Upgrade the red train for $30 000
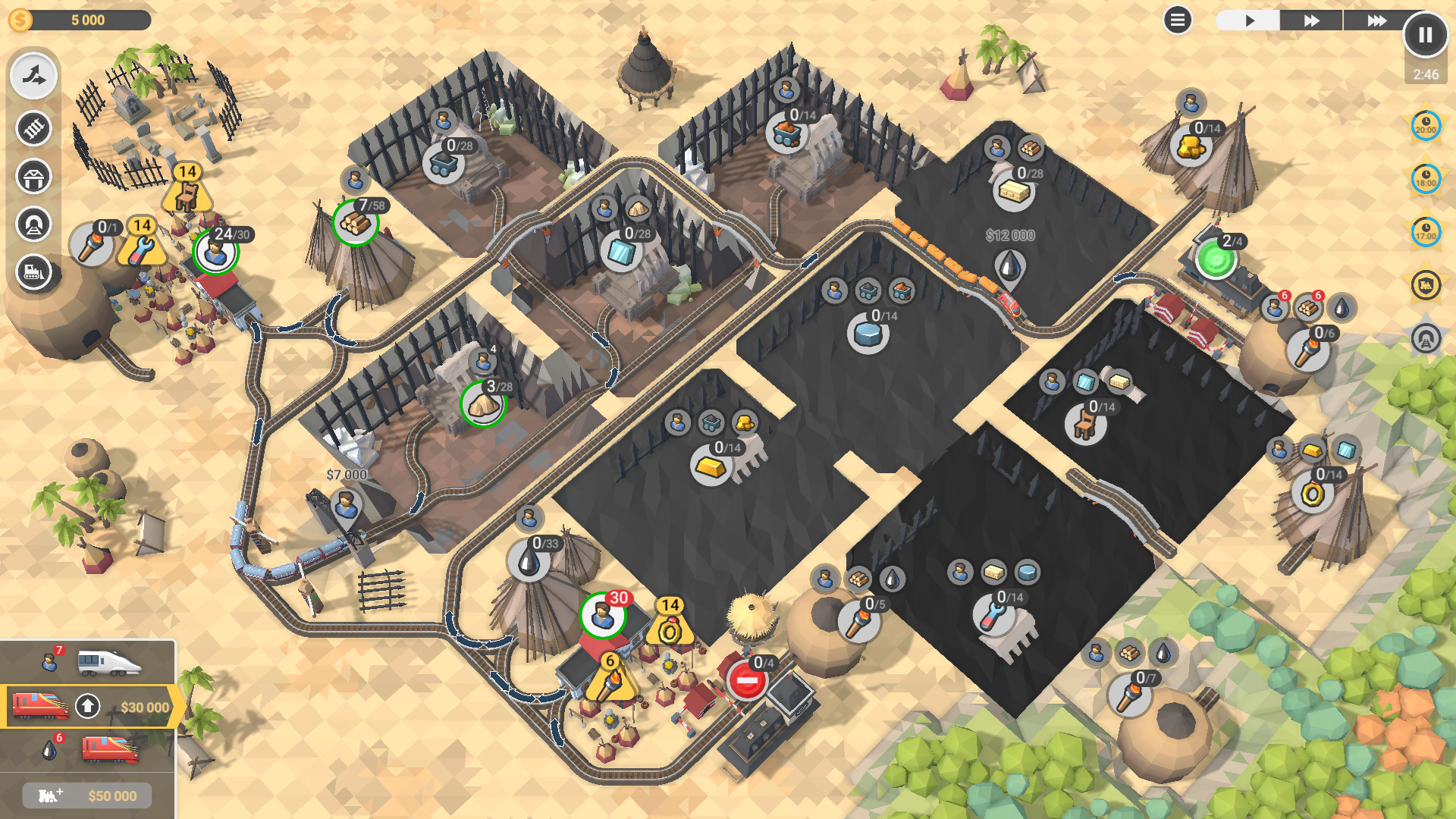 pyautogui.click(x=88, y=707)
